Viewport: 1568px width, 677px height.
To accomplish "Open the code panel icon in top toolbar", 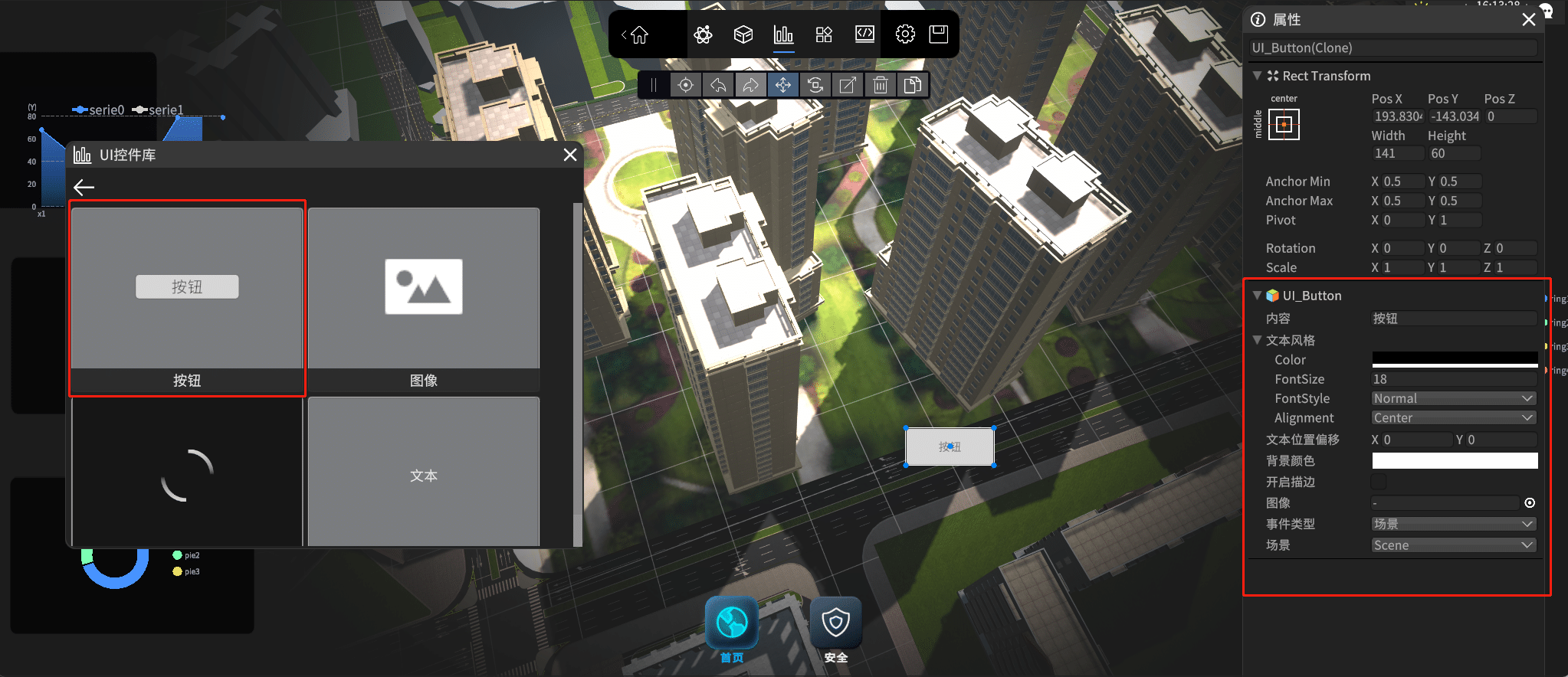I will pos(864,34).
